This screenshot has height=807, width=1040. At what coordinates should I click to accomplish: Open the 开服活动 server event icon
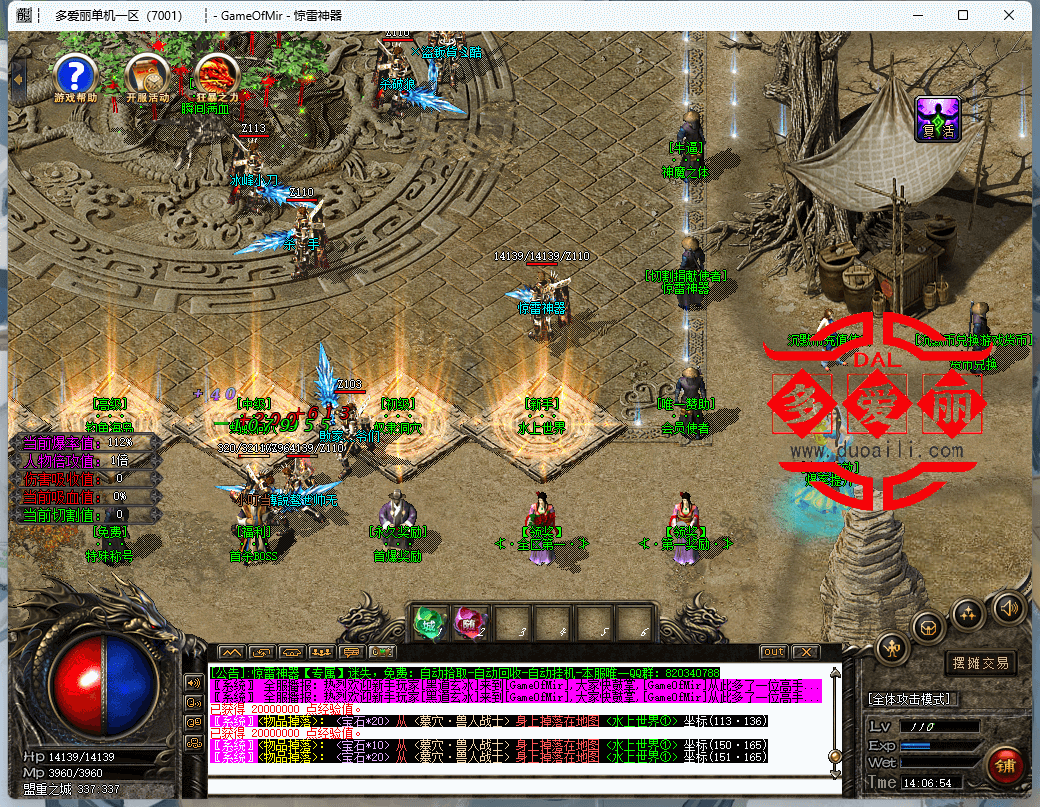[x=147, y=74]
